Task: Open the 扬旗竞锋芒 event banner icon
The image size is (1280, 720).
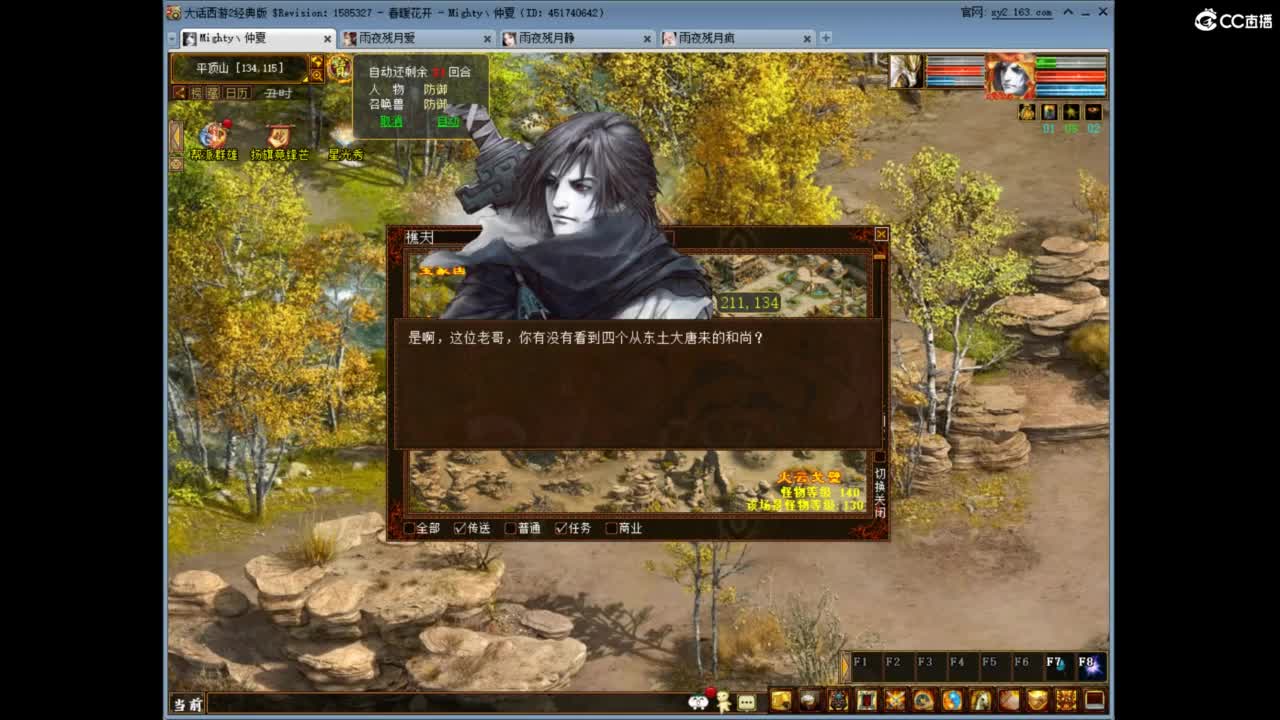Action: (x=278, y=134)
